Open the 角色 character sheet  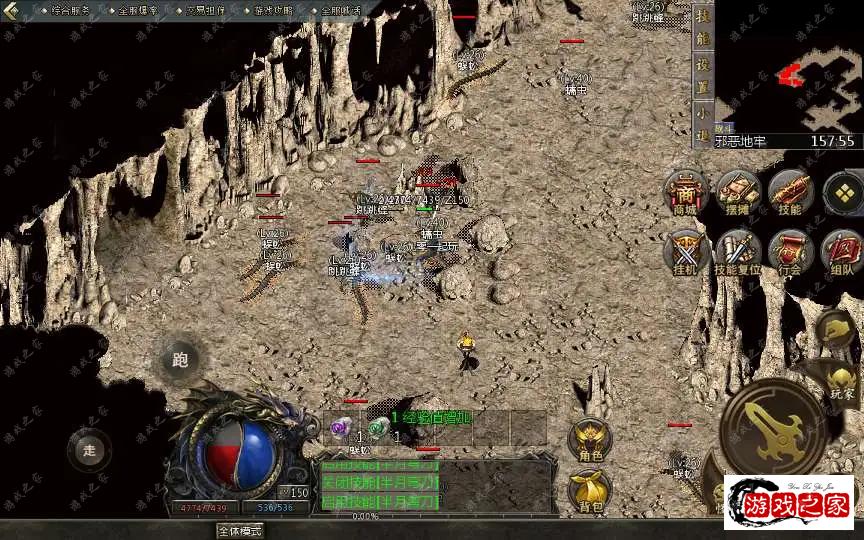pos(590,440)
